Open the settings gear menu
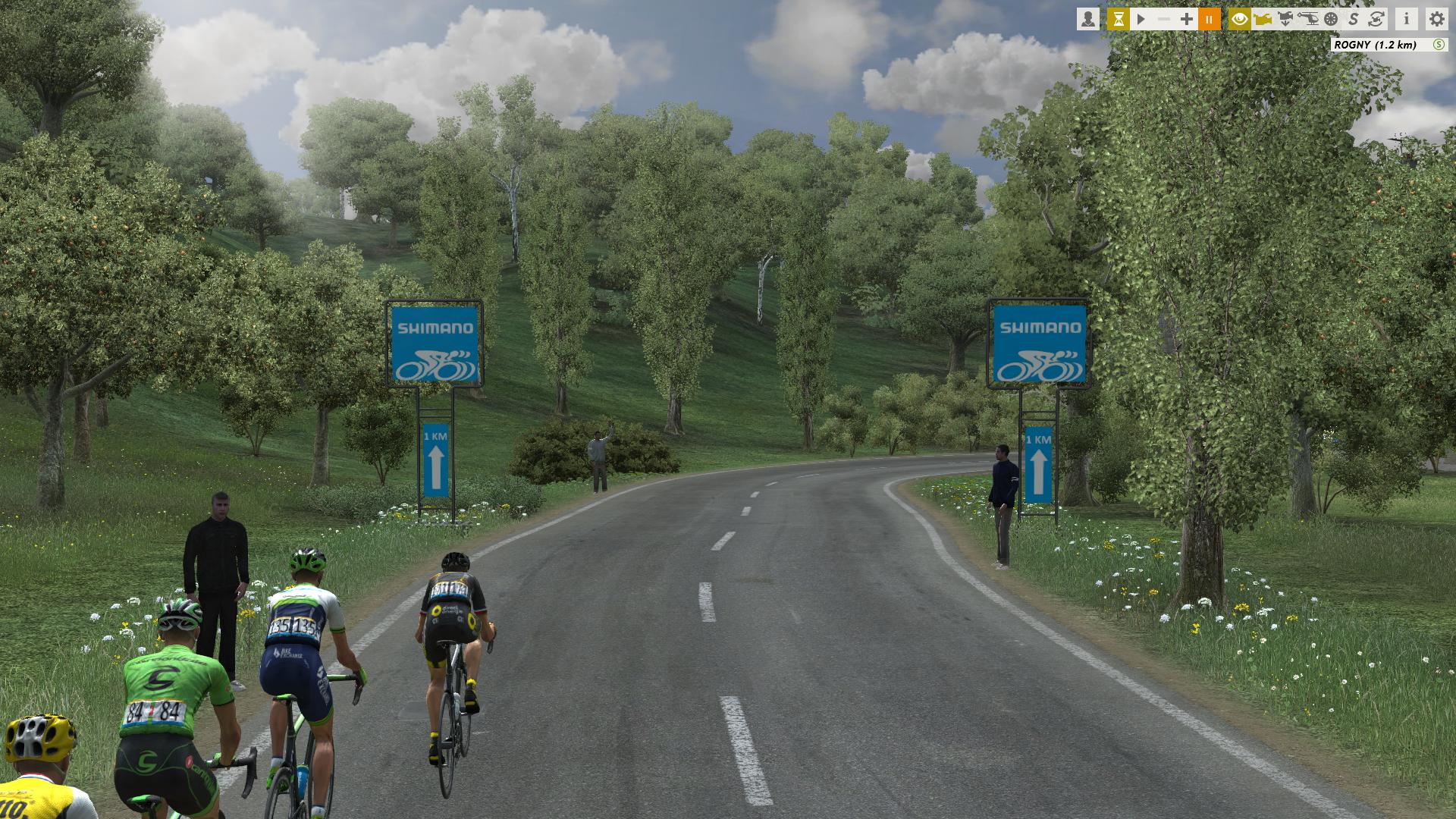 (1436, 19)
